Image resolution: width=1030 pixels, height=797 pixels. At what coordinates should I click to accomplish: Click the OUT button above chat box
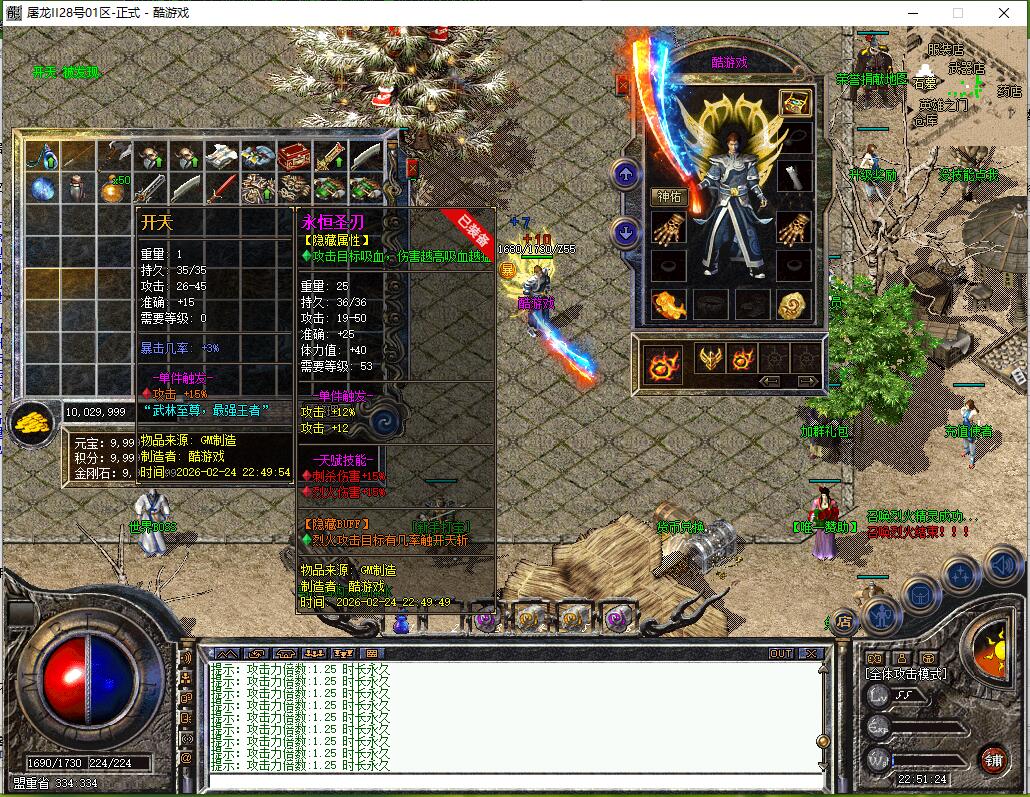point(781,653)
